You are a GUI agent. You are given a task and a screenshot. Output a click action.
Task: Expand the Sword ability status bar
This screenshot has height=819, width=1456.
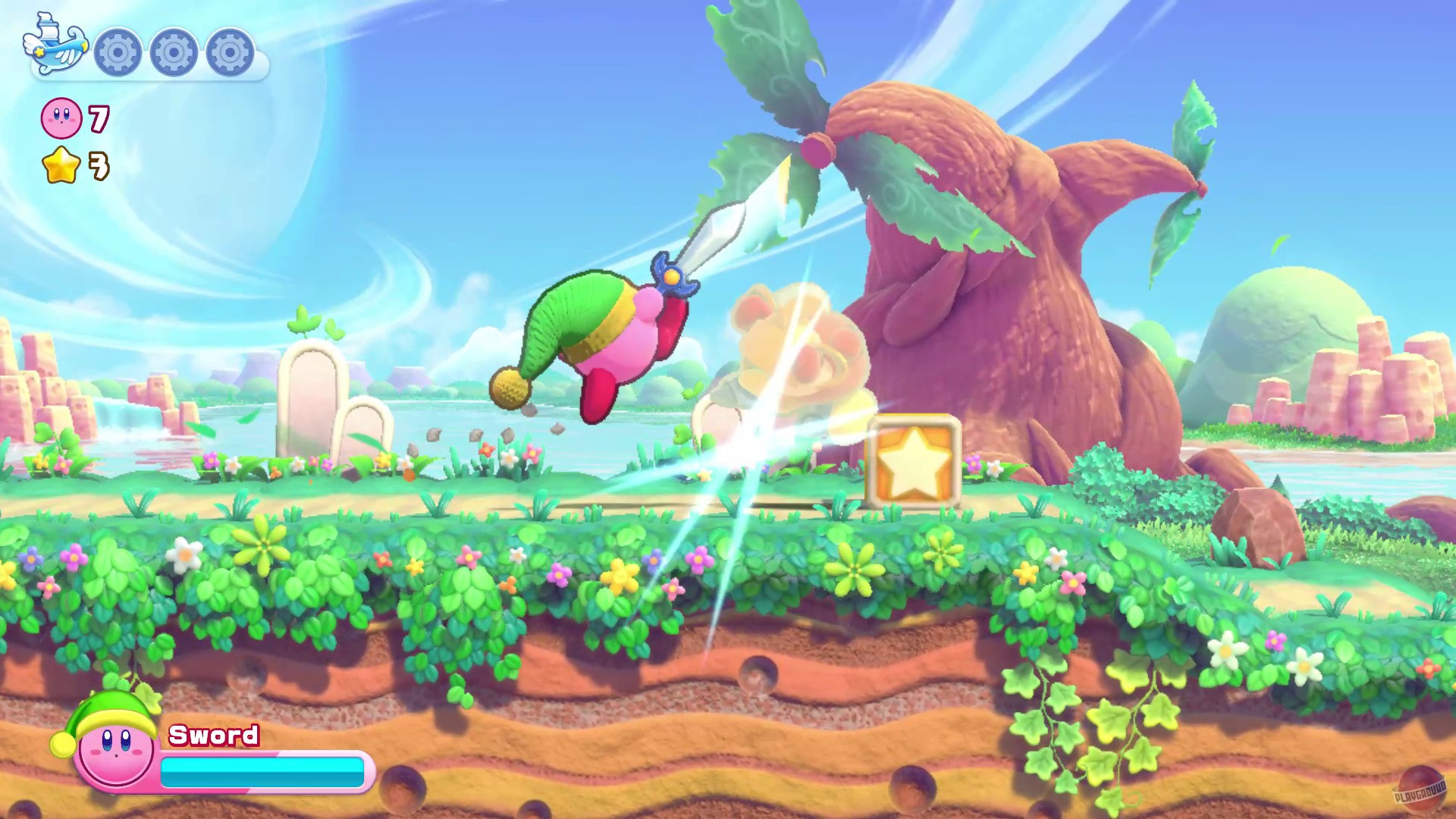(262, 770)
